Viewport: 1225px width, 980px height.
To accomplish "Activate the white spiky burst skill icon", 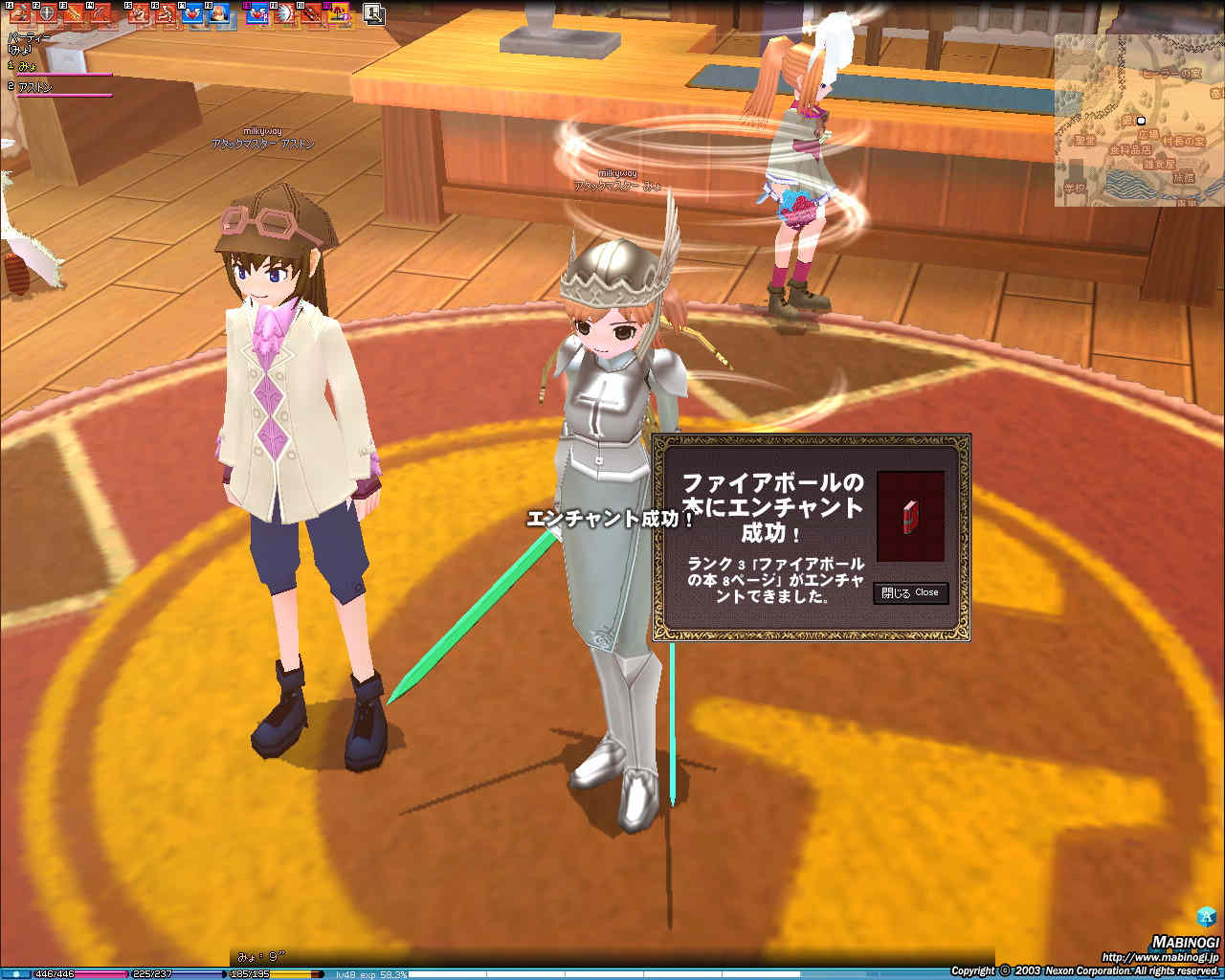I will click(x=284, y=13).
